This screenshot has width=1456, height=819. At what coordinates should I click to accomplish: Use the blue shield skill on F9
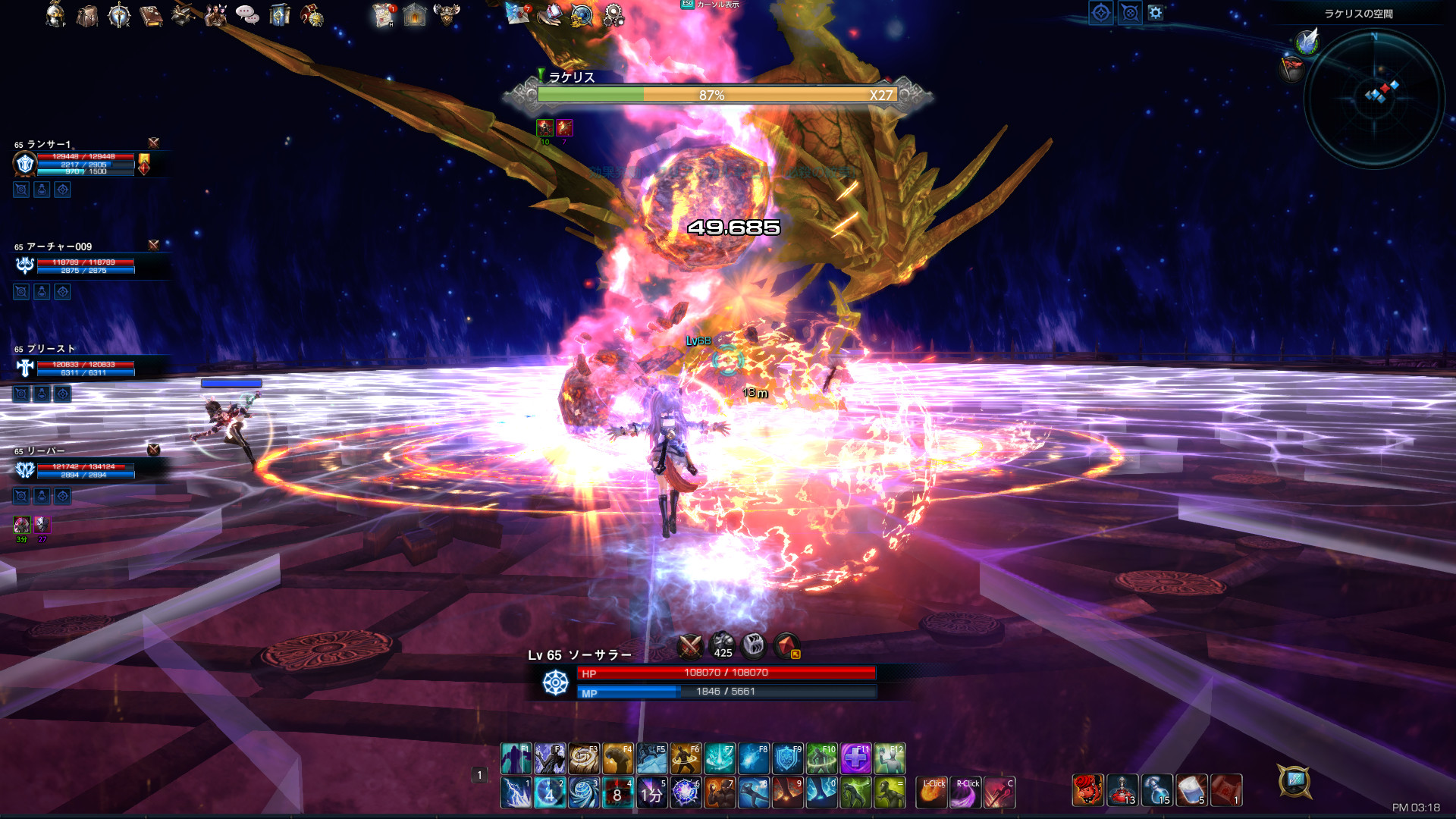[787, 758]
